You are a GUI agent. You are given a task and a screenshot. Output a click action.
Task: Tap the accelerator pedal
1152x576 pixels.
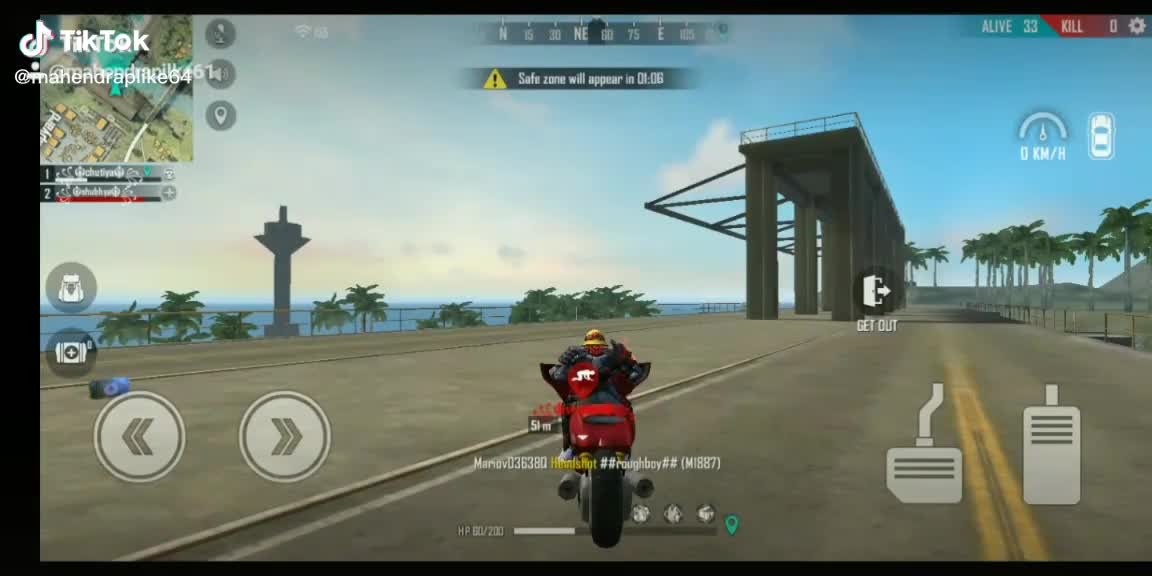tap(1051, 445)
